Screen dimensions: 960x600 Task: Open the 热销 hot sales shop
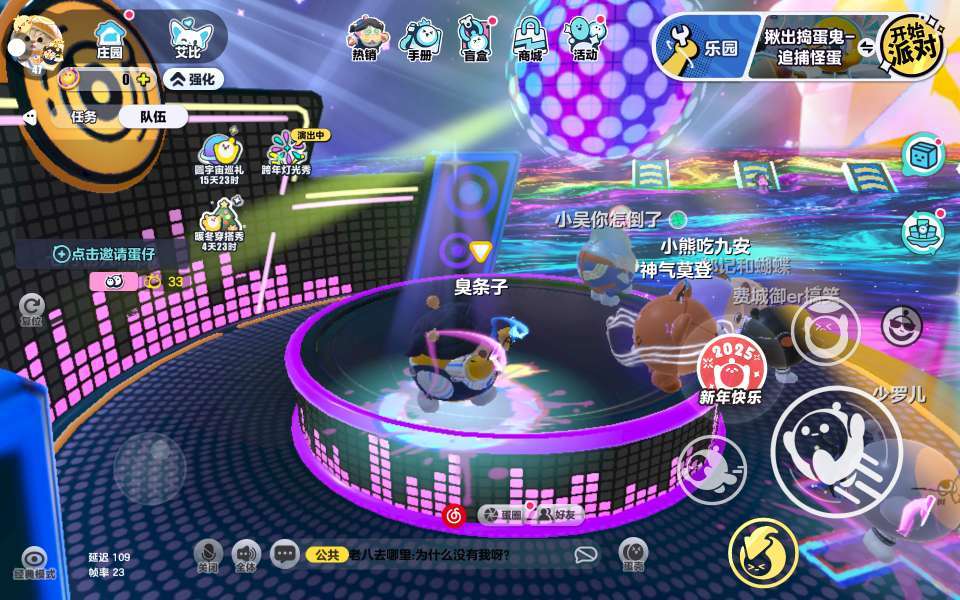coord(365,40)
